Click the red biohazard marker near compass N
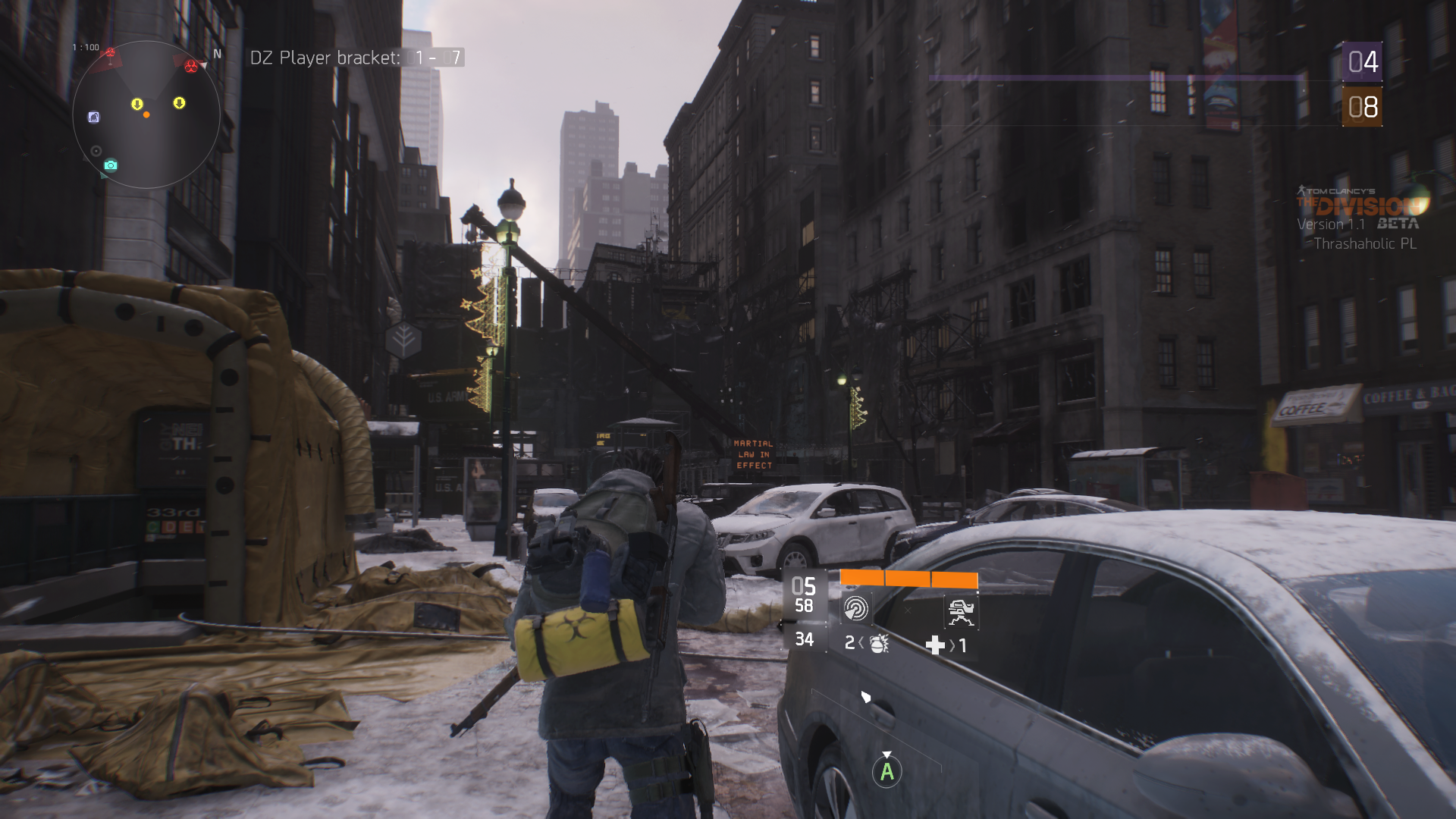1456x819 pixels. 190,67
